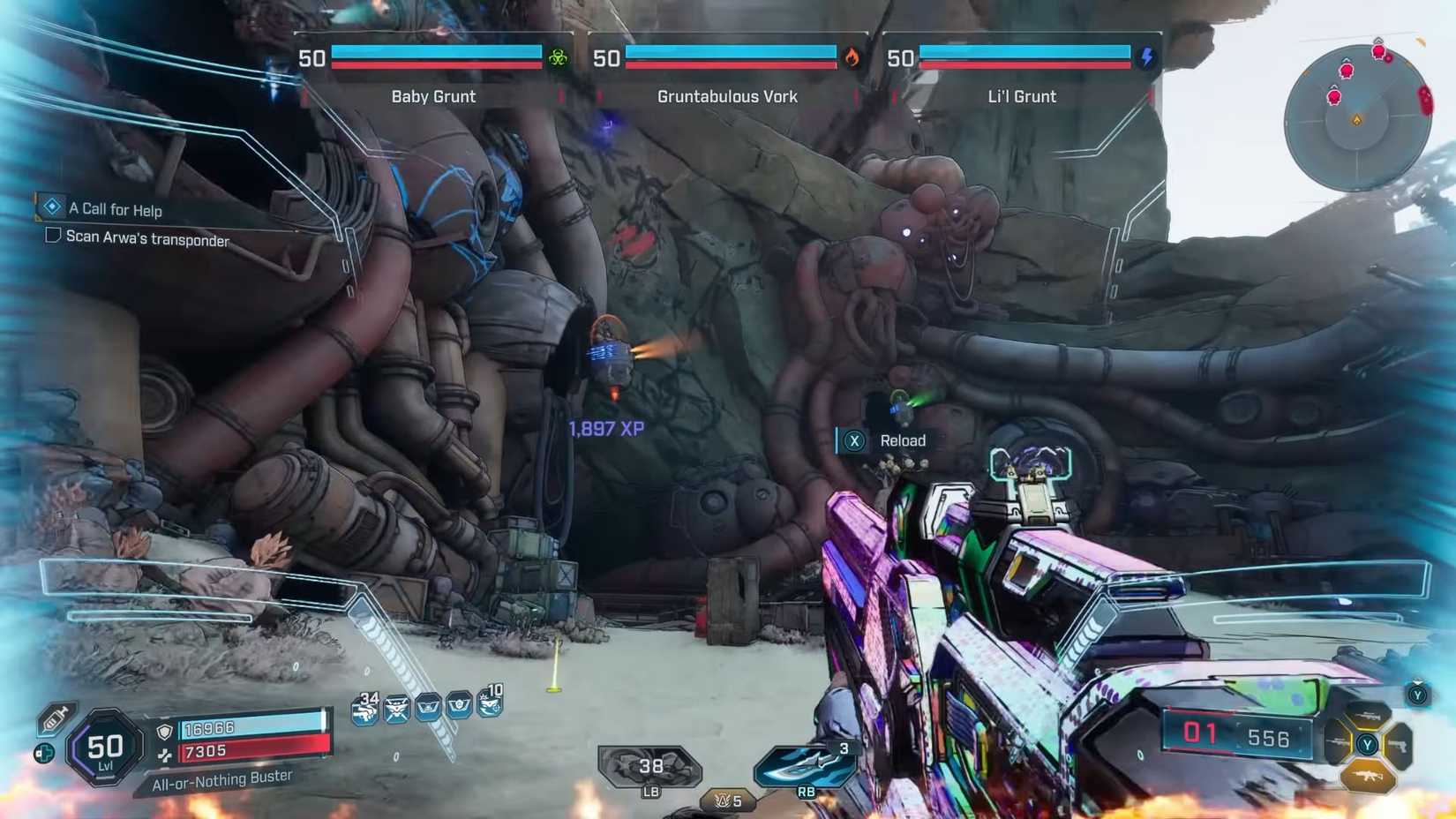Select the fire icon beside Gruntabulous Vork's bar
Image resolution: width=1456 pixels, height=819 pixels.
pos(852,55)
